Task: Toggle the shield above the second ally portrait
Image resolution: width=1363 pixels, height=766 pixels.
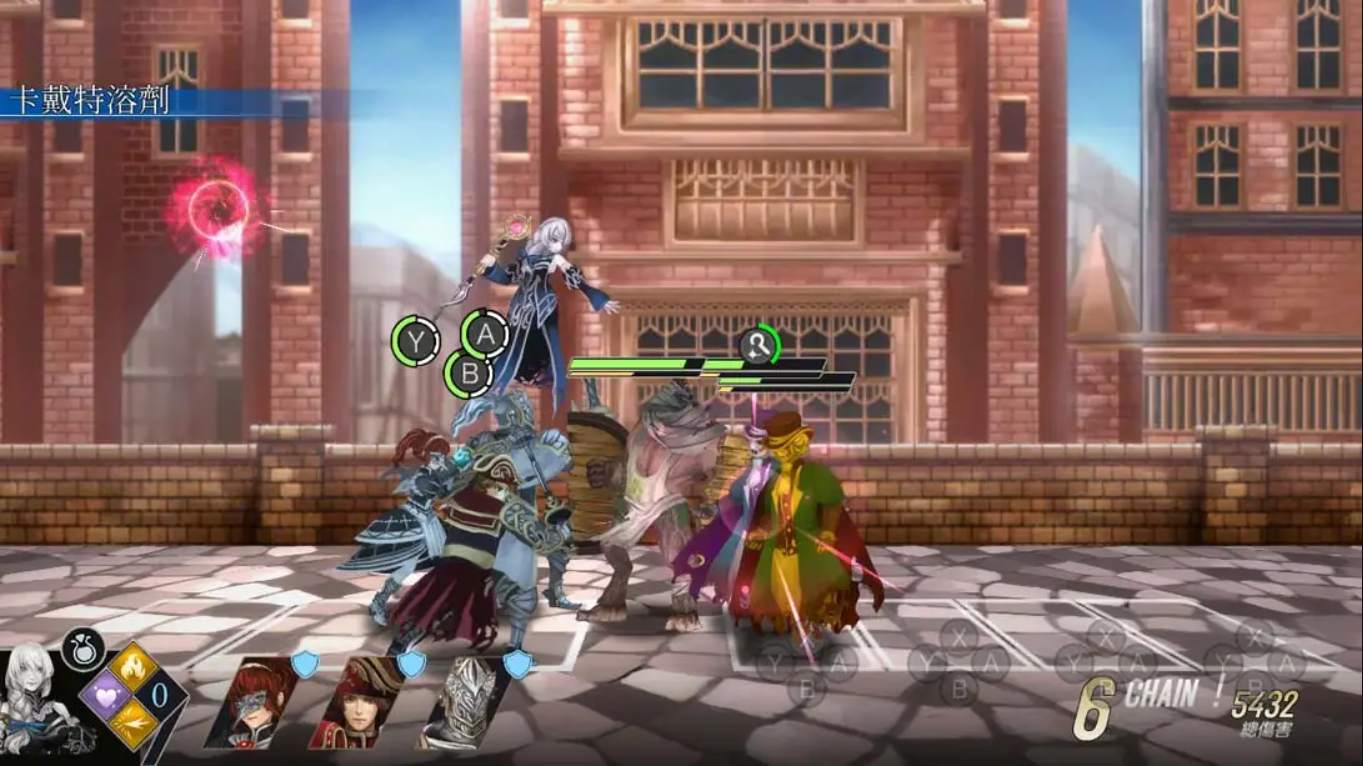Action: (411, 665)
